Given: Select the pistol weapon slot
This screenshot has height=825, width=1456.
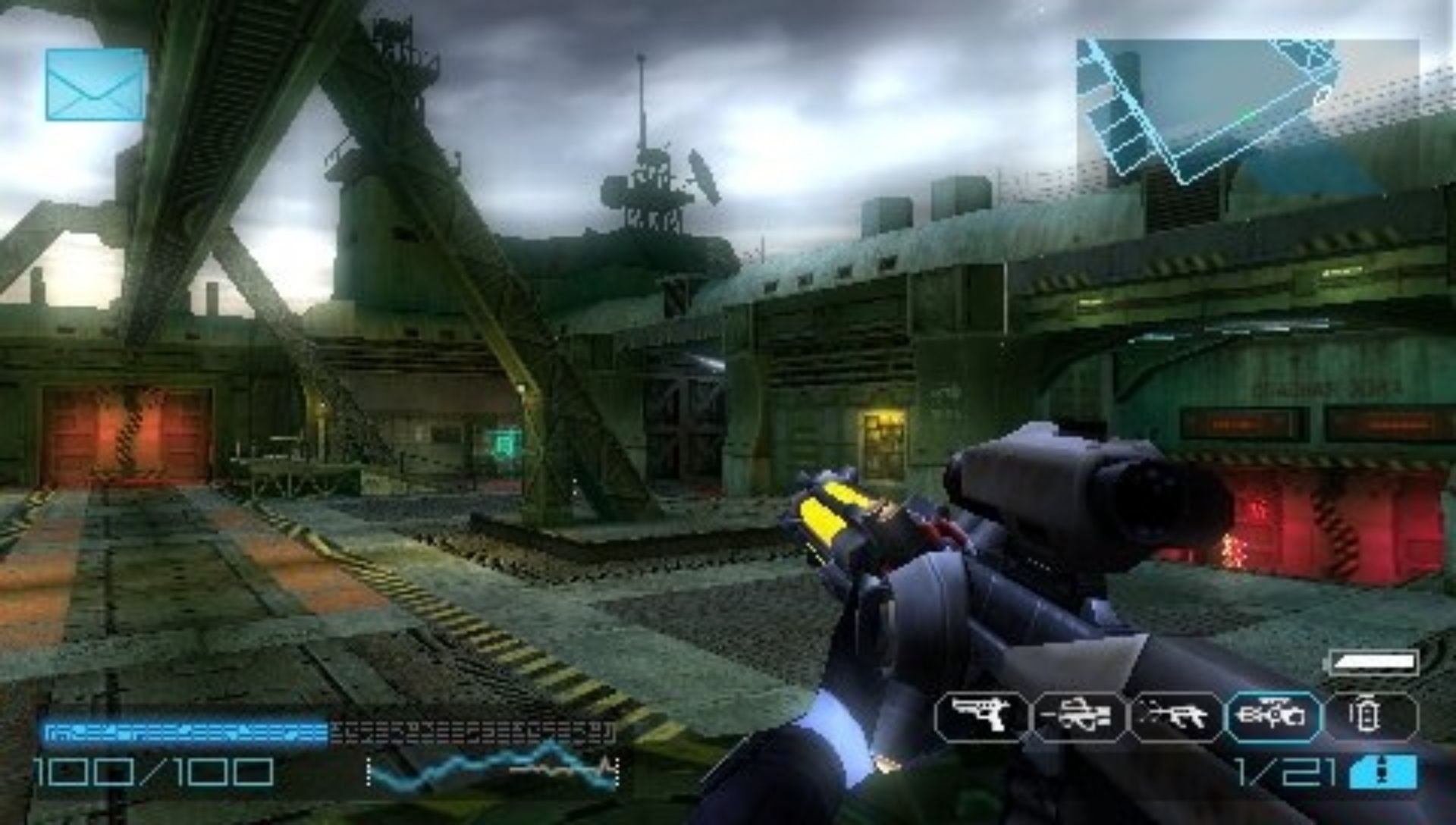Looking at the screenshot, I should click(981, 716).
